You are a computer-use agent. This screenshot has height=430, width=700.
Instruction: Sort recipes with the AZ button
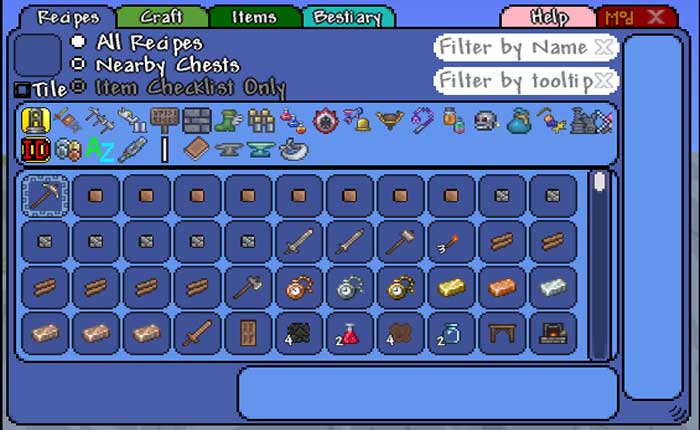coord(98,150)
